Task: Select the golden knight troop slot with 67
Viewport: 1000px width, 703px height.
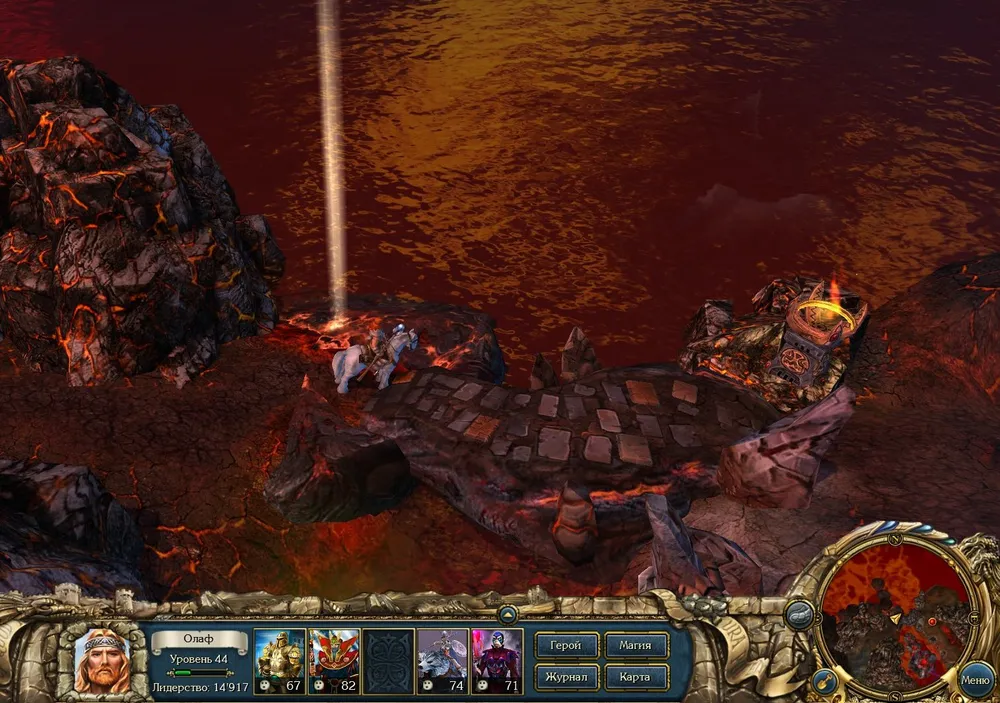Action: [280, 660]
